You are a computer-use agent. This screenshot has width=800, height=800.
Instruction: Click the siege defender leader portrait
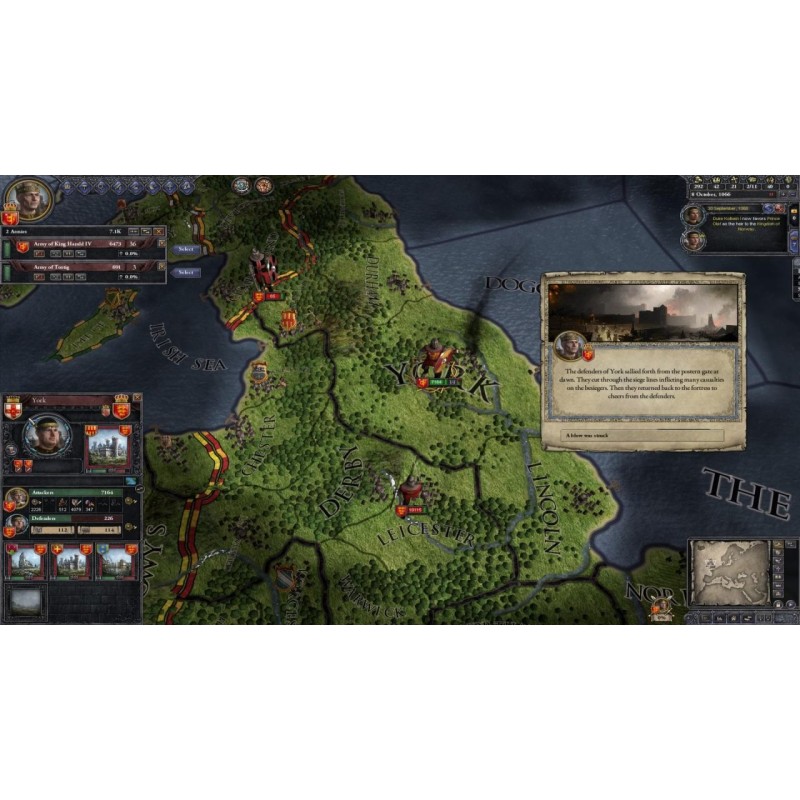(x=16, y=524)
